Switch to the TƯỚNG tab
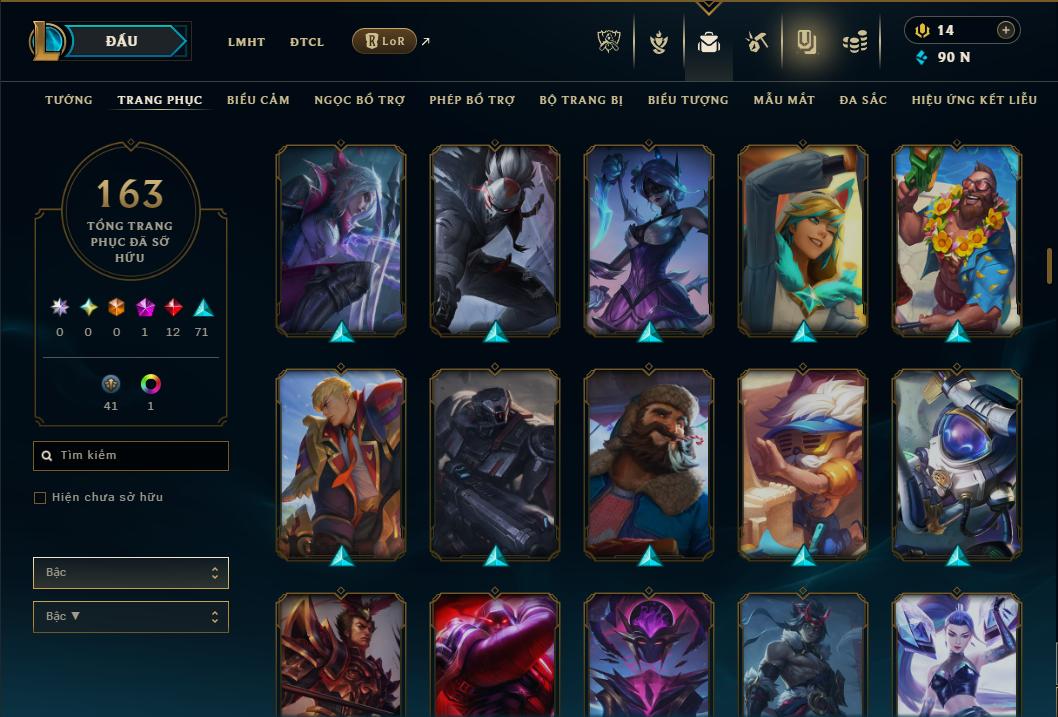 click(x=69, y=100)
